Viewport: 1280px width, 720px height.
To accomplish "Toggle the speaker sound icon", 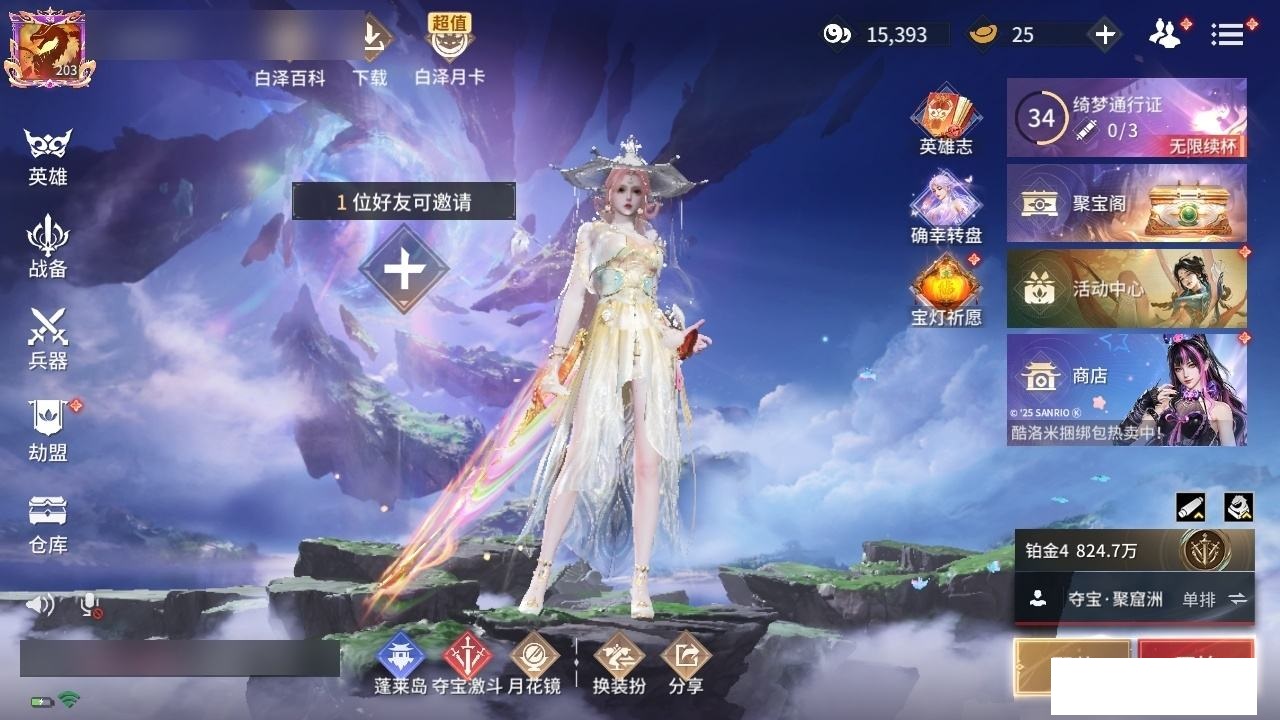I will (40, 604).
